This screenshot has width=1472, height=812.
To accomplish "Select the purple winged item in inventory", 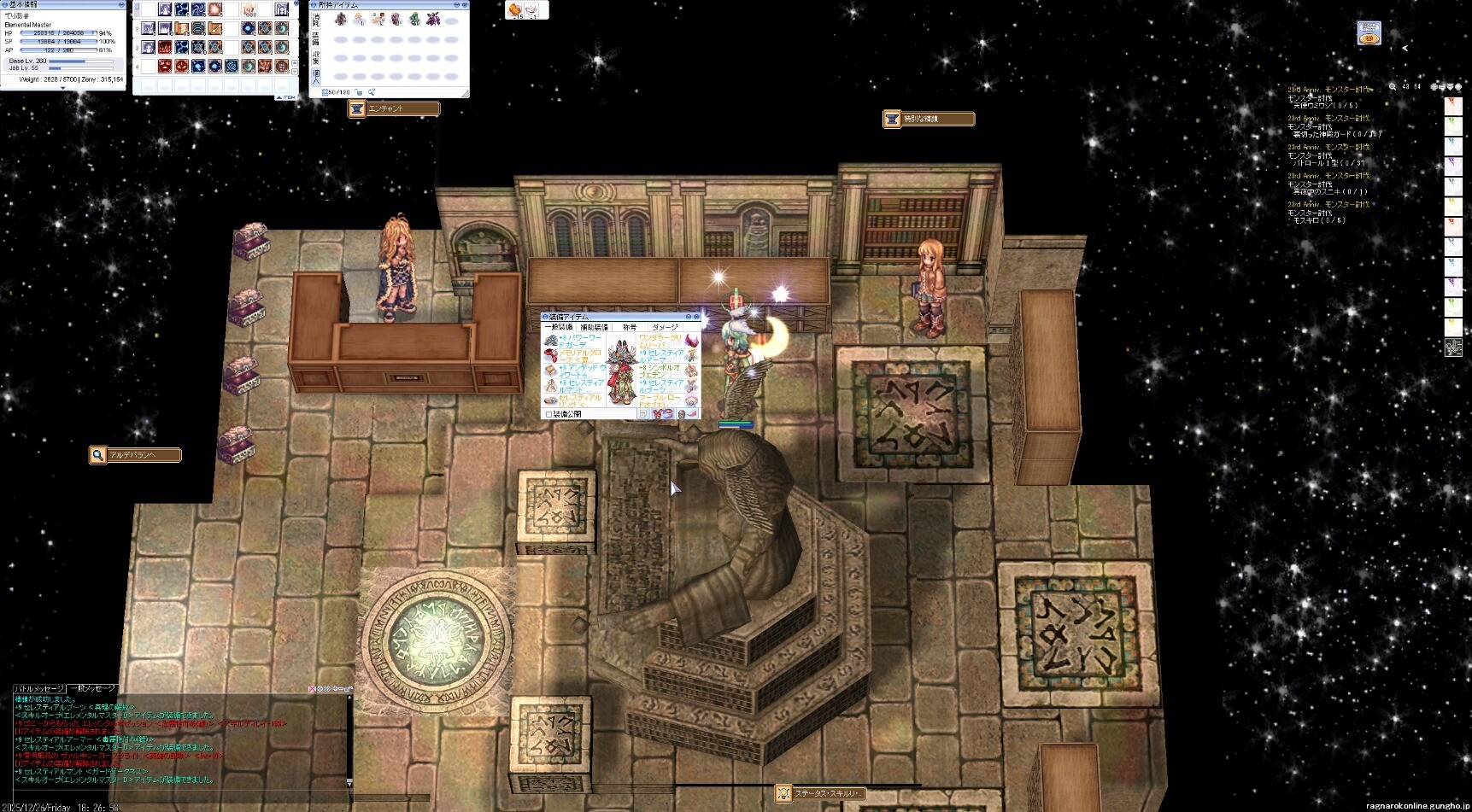I will coord(433,20).
